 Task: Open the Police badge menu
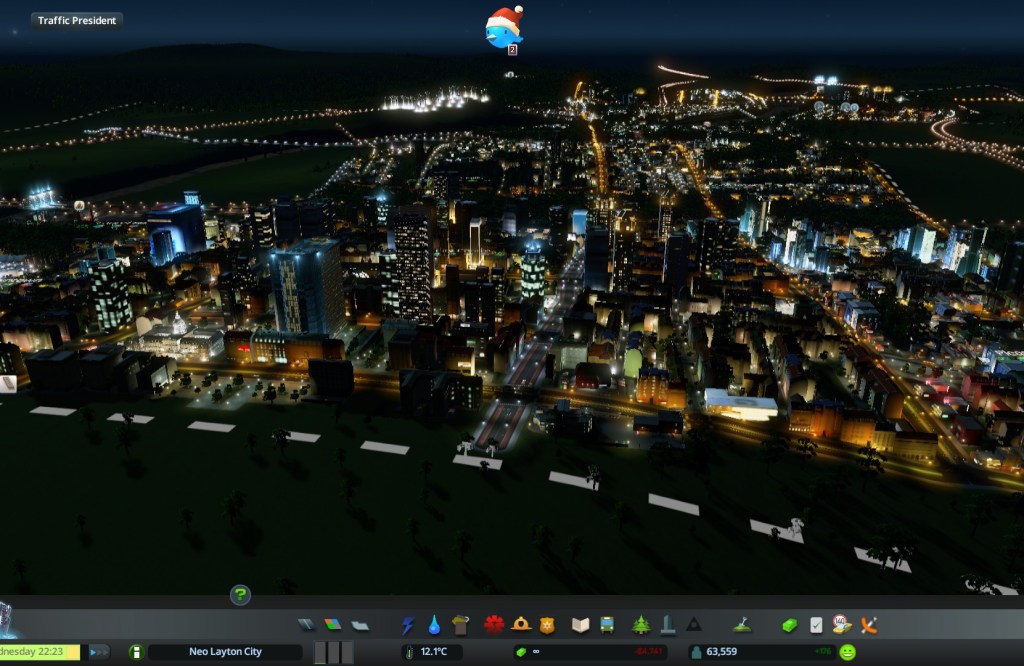tap(546, 625)
